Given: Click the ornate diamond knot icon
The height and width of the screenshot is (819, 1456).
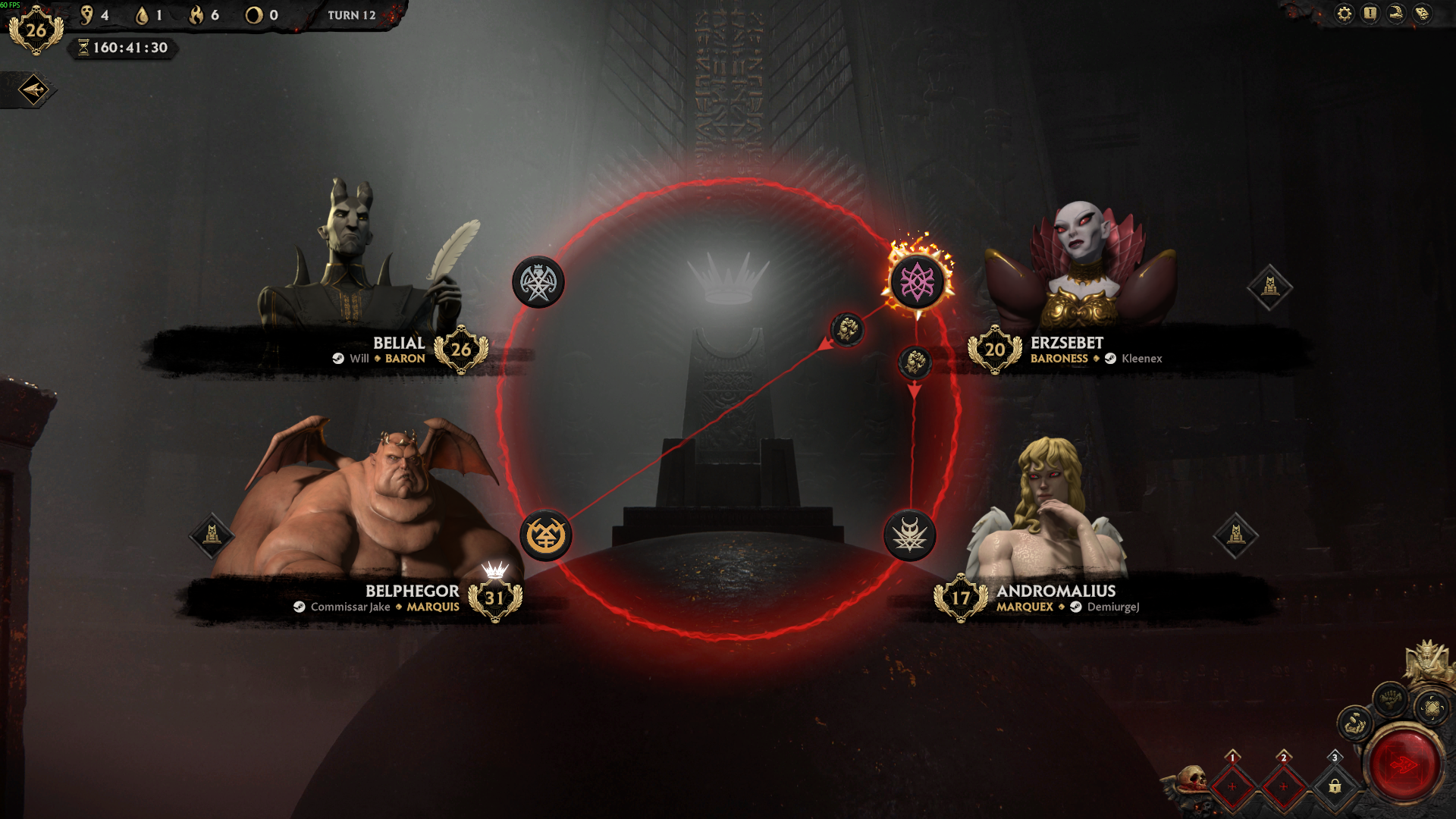Looking at the screenshot, I should [1432, 708].
